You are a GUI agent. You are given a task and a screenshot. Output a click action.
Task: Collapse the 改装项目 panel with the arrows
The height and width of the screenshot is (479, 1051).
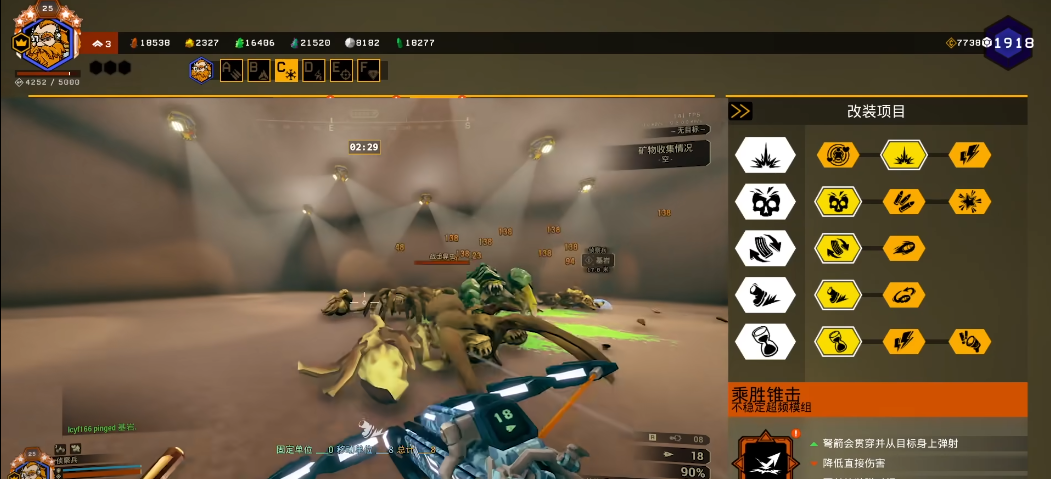click(x=741, y=111)
